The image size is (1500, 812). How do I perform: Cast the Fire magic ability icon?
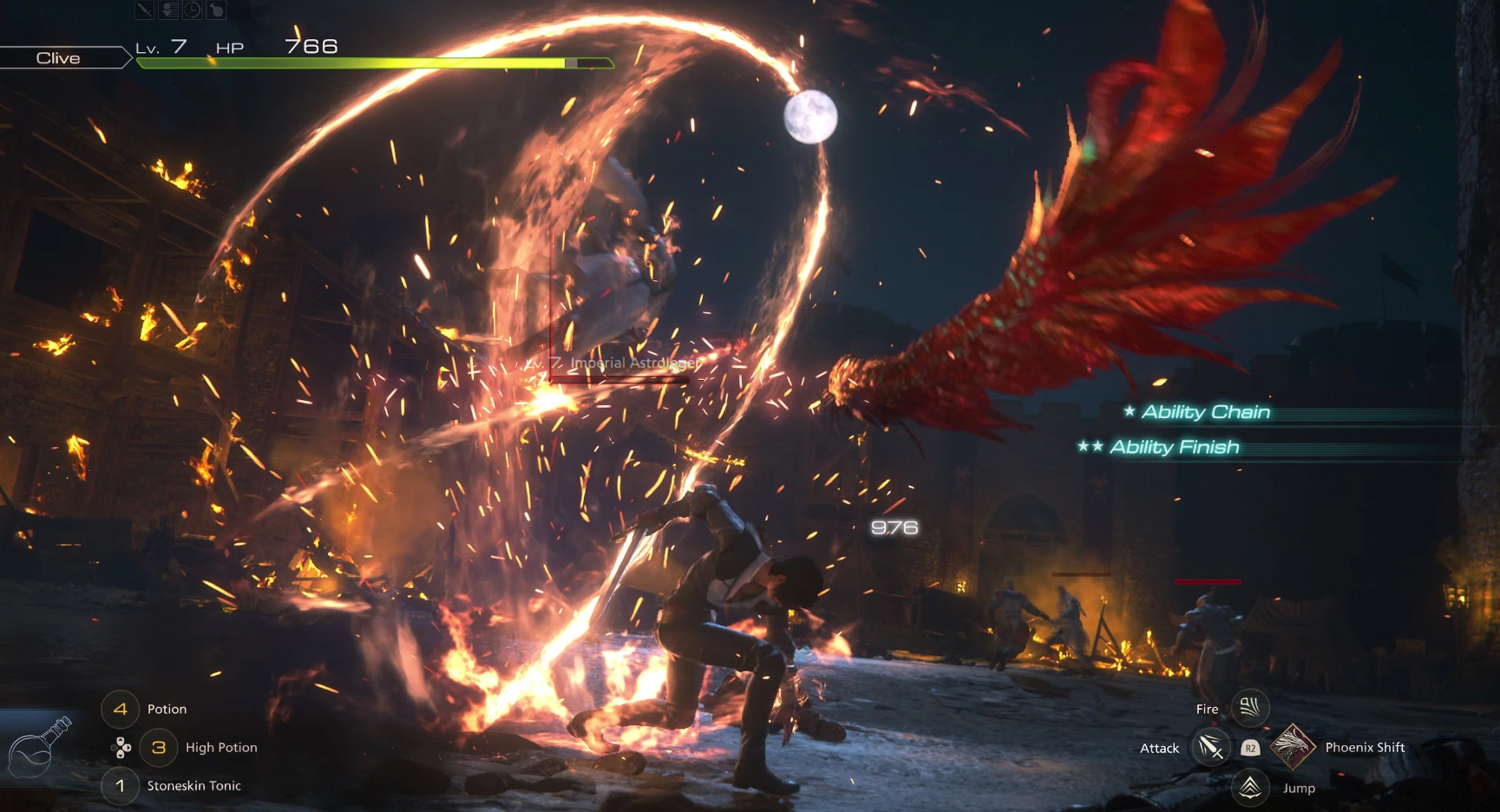tap(1249, 708)
